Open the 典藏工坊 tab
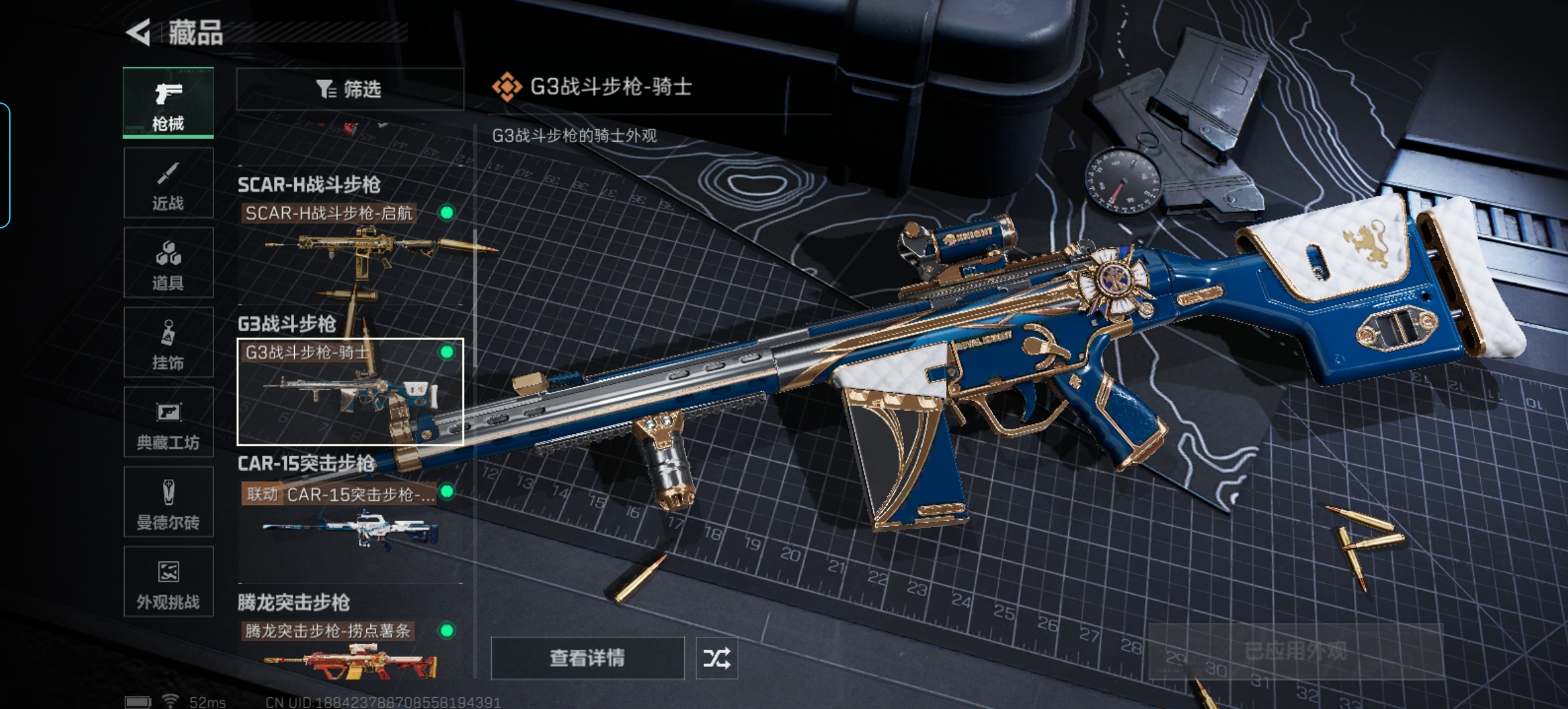Screen dimensions: 1568x709 click(168, 422)
